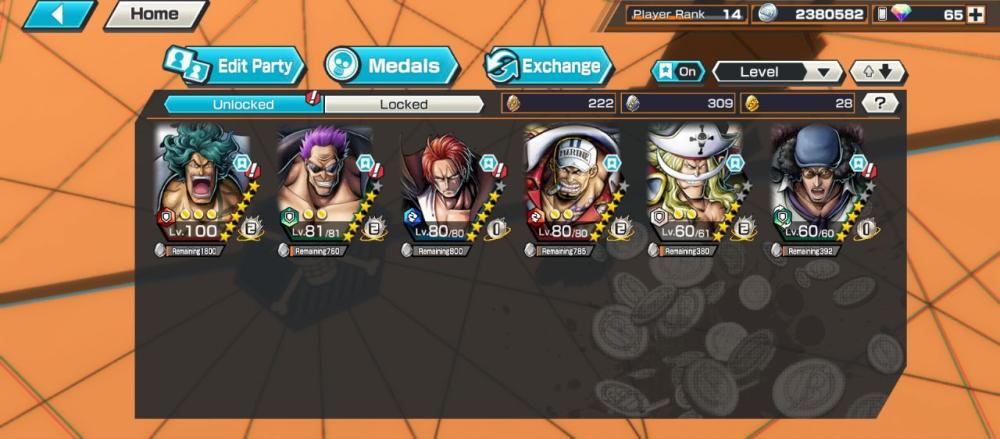Image resolution: width=1000 pixels, height=439 pixels.
Task: Go back with the arrow button
Action: 59,15
